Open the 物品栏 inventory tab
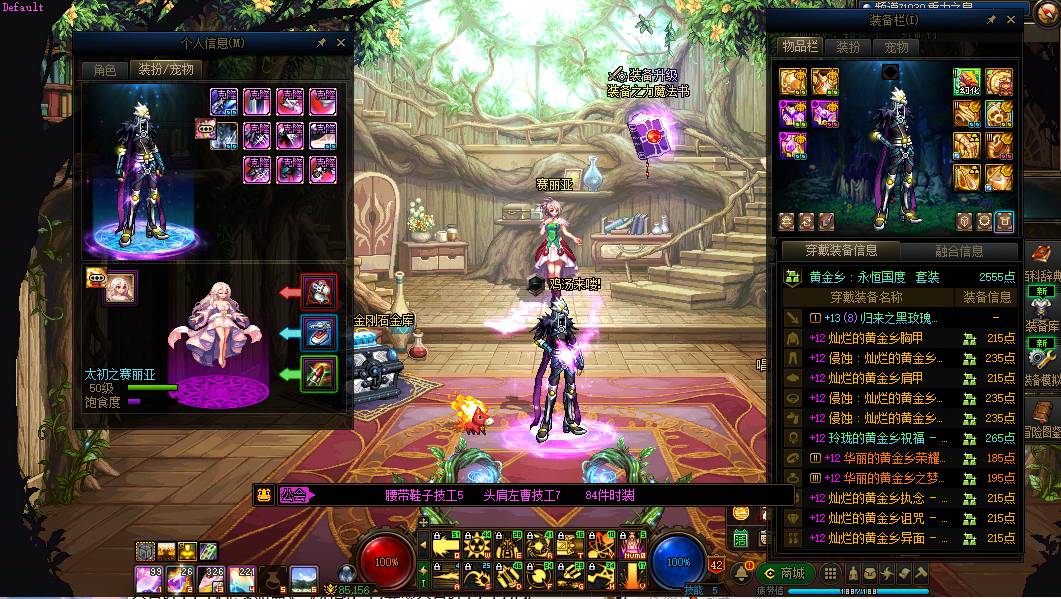The width and height of the screenshot is (1061, 599). point(800,47)
